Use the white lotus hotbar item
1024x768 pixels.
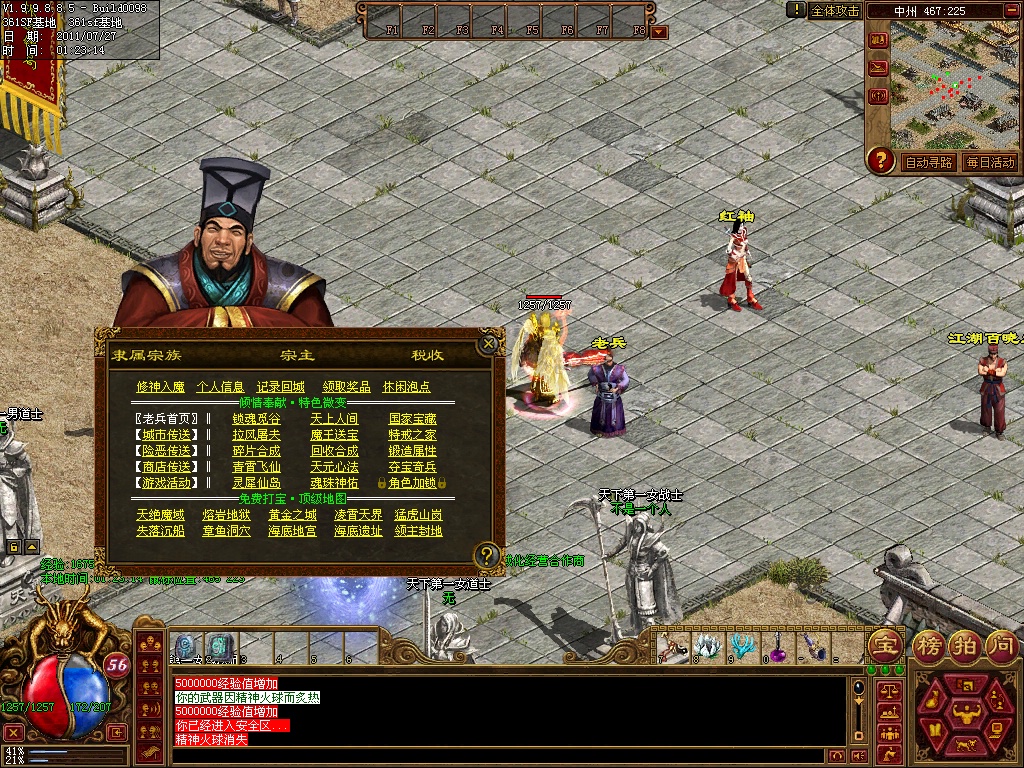(x=707, y=647)
